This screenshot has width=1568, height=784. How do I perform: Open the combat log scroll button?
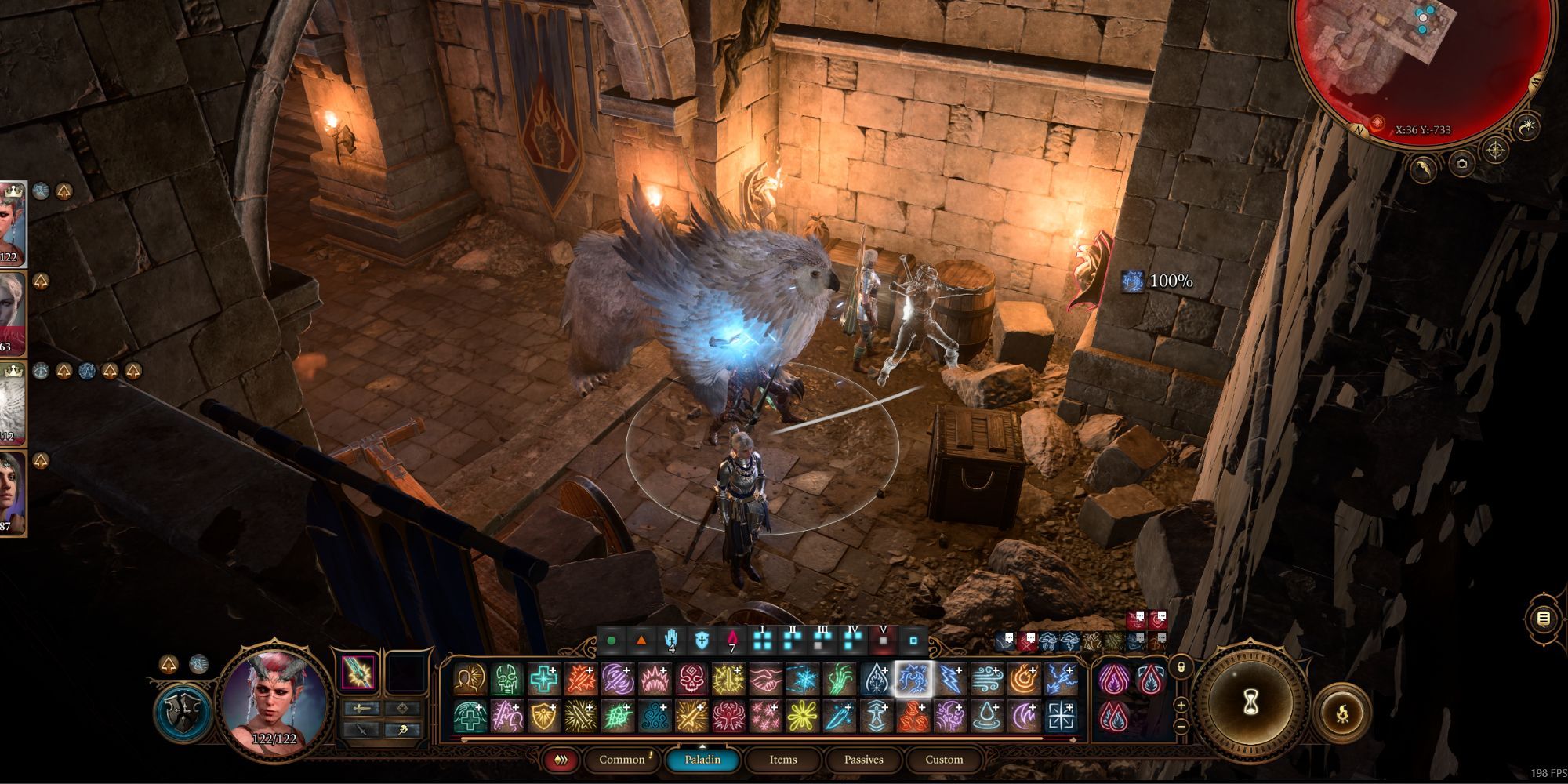point(1543,619)
